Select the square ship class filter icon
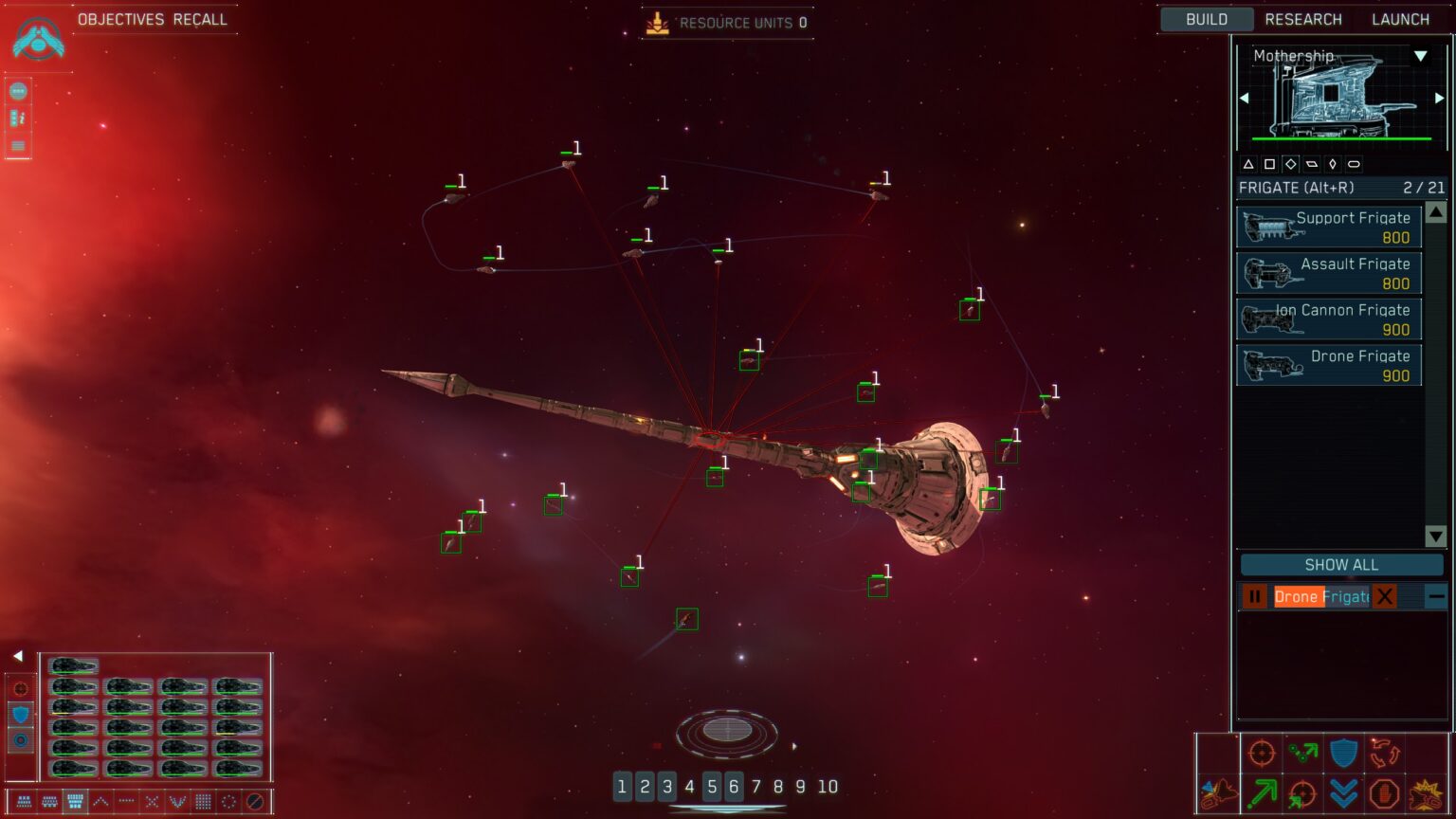 (x=1268, y=163)
